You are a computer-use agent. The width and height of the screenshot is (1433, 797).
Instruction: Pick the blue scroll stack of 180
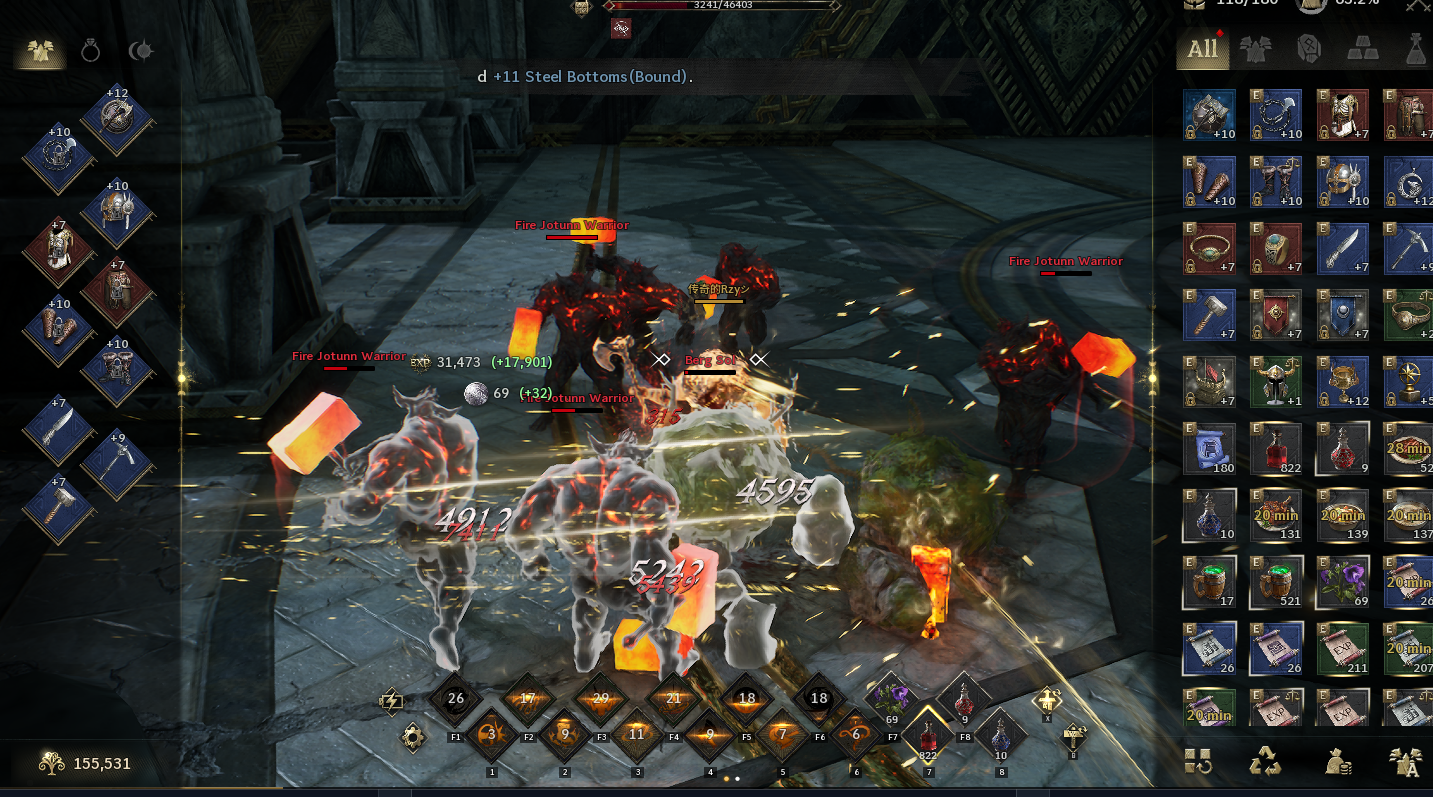pyautogui.click(x=1209, y=449)
